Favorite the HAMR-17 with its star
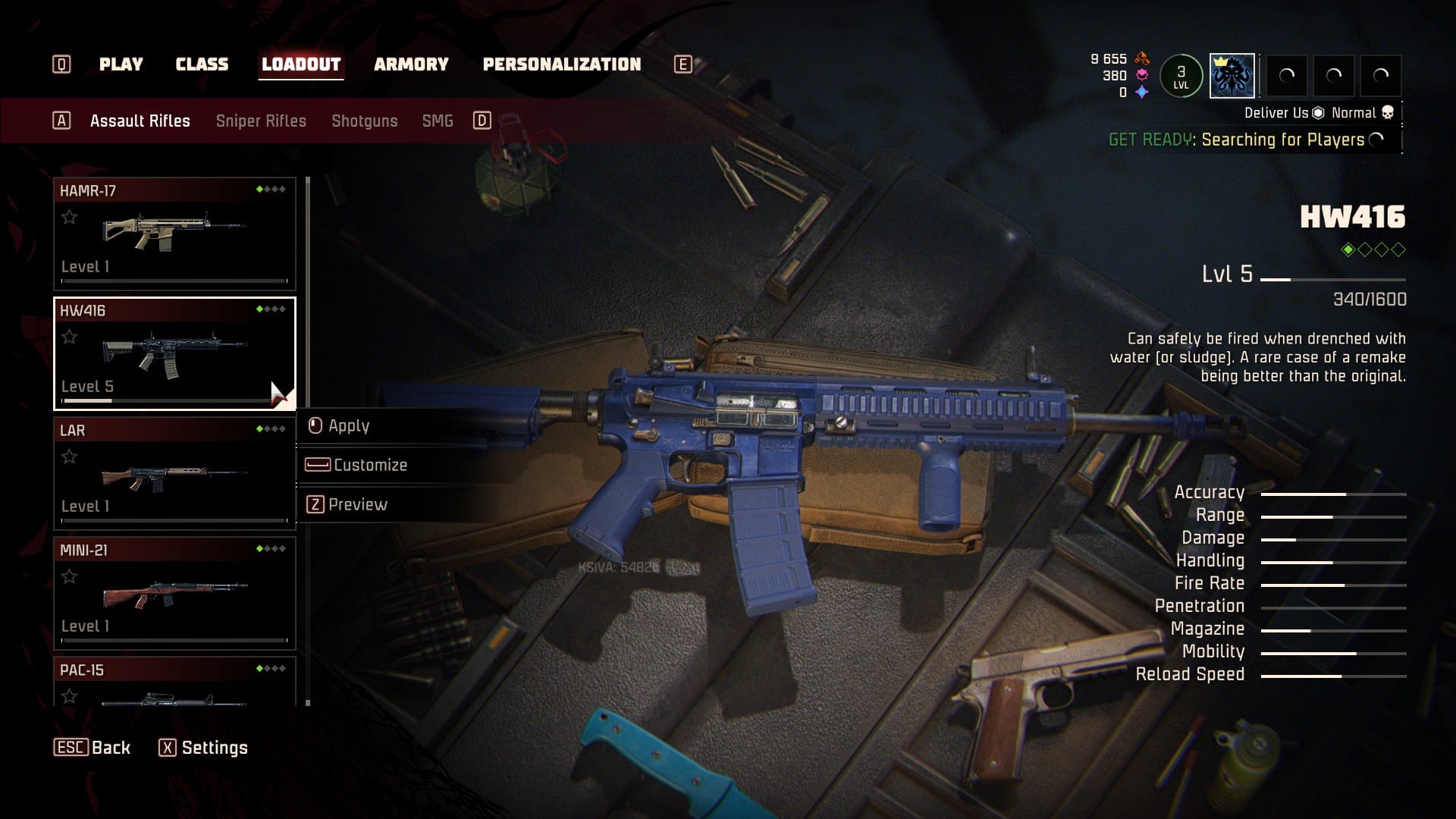Image resolution: width=1456 pixels, height=819 pixels. click(70, 218)
